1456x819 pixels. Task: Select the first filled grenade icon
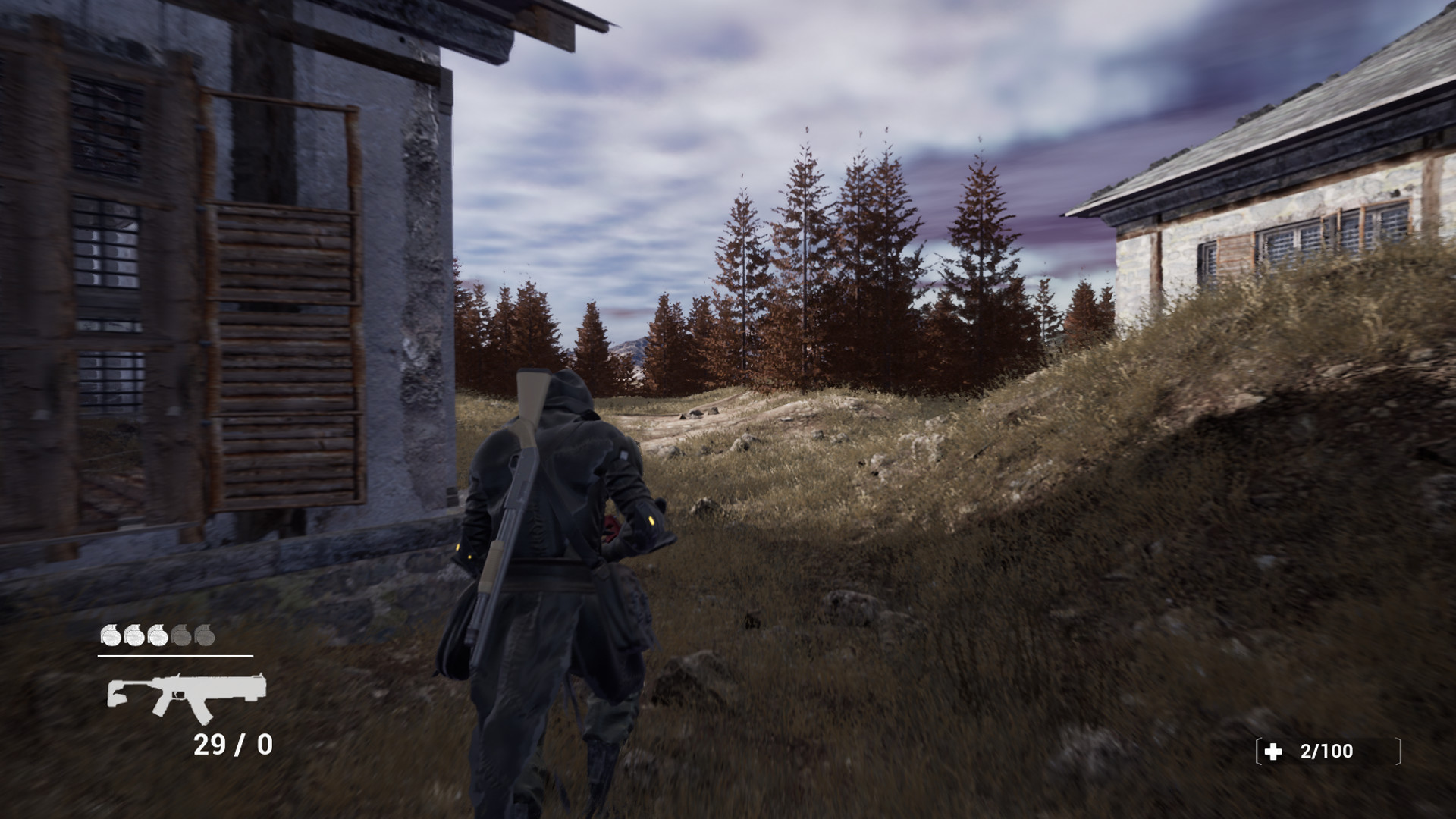pyautogui.click(x=111, y=635)
